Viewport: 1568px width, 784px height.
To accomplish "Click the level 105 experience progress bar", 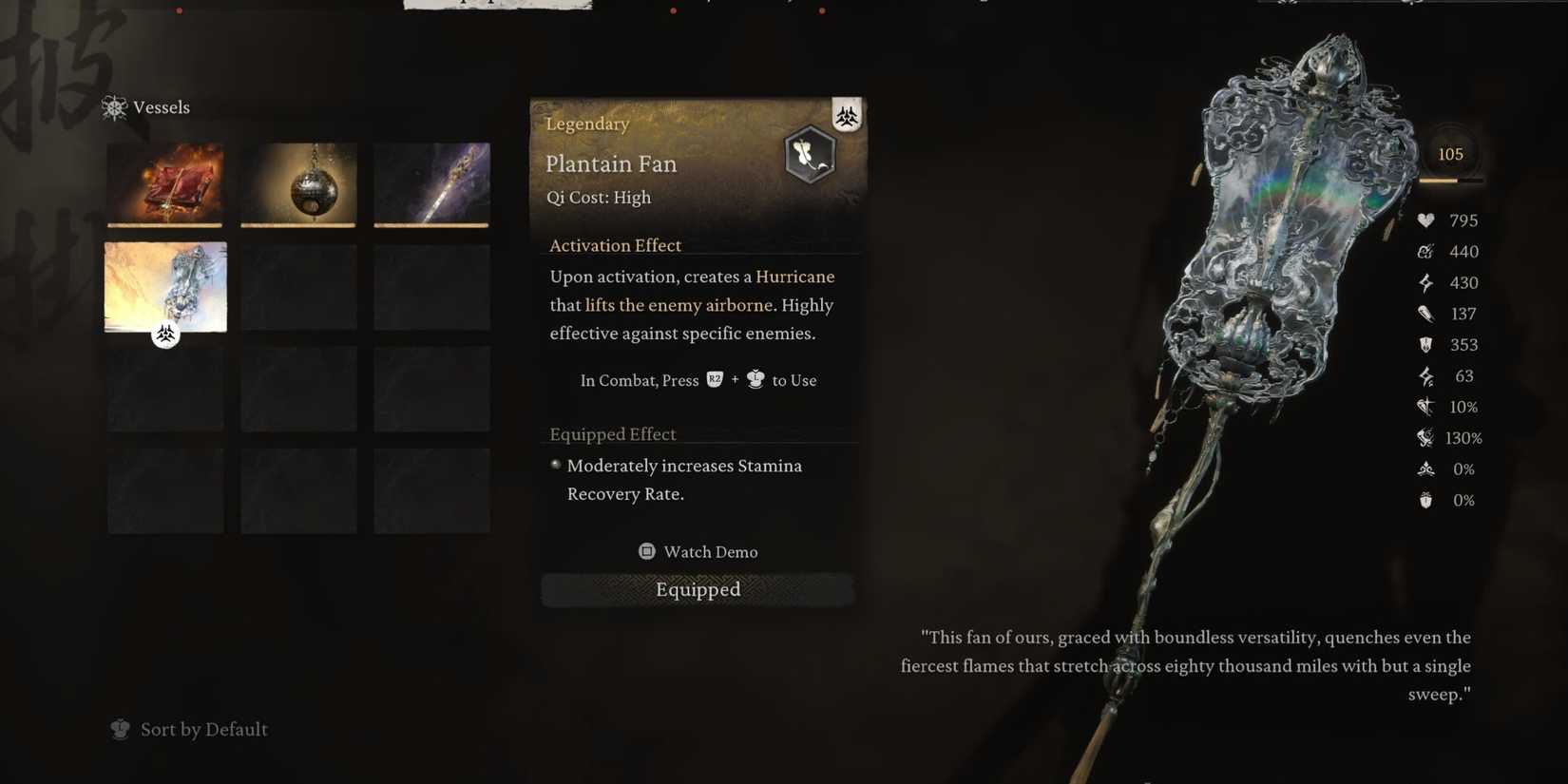I will pyautogui.click(x=1450, y=181).
